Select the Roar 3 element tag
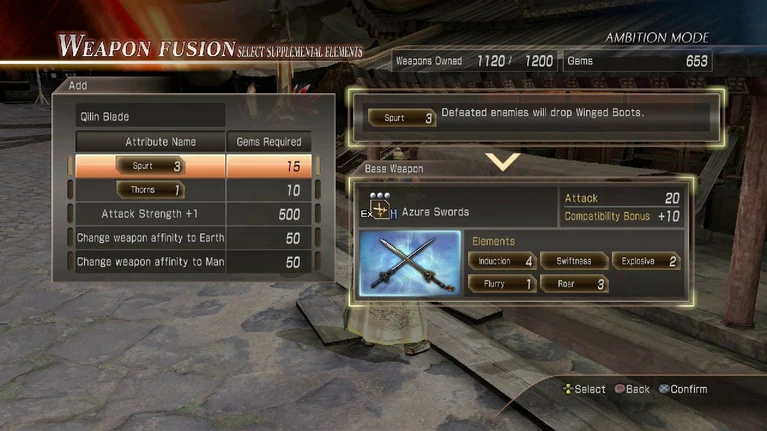Viewport: 767px width, 431px height. 573,284
